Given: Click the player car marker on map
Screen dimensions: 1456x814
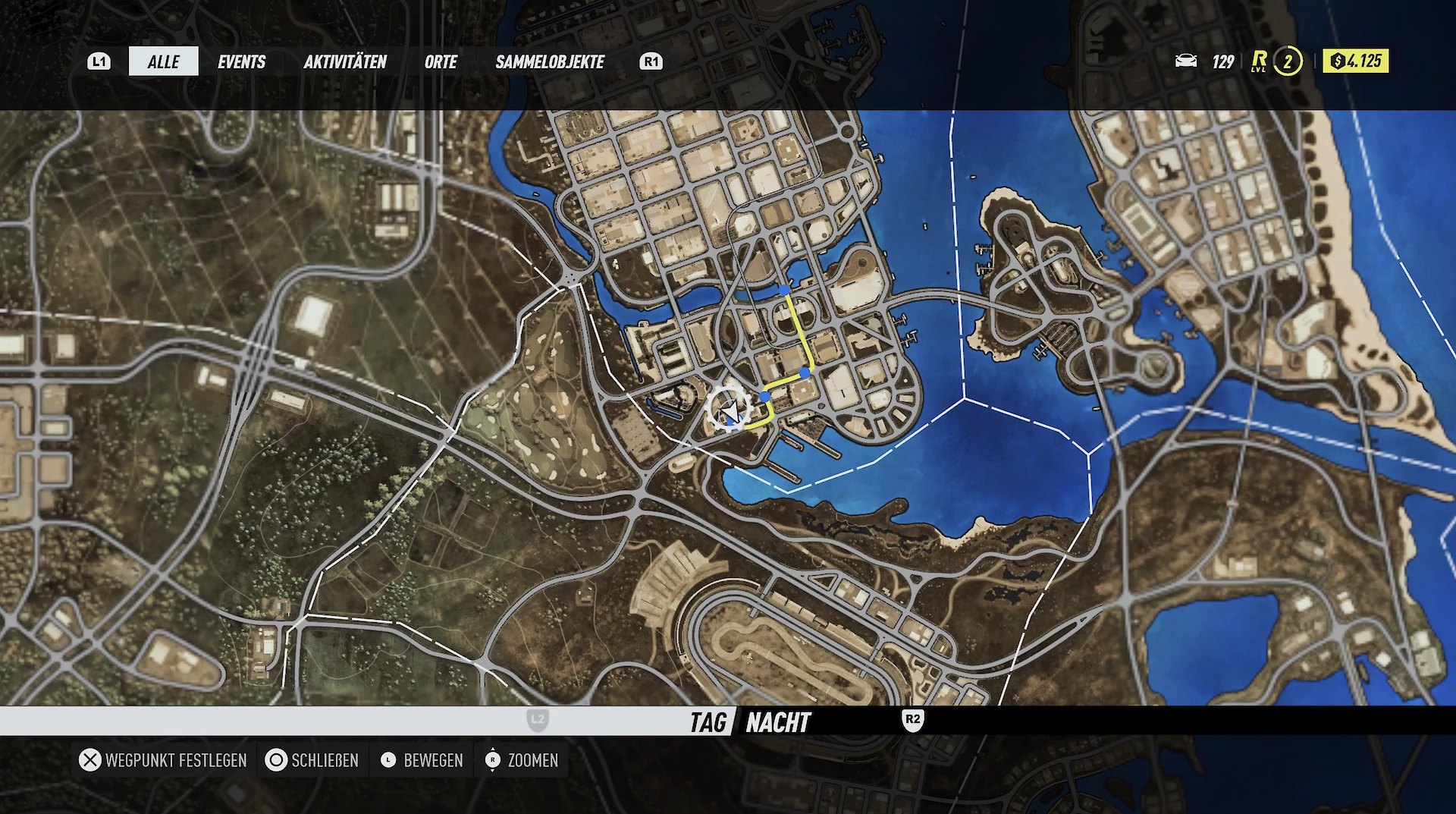Looking at the screenshot, I should (x=730, y=410).
